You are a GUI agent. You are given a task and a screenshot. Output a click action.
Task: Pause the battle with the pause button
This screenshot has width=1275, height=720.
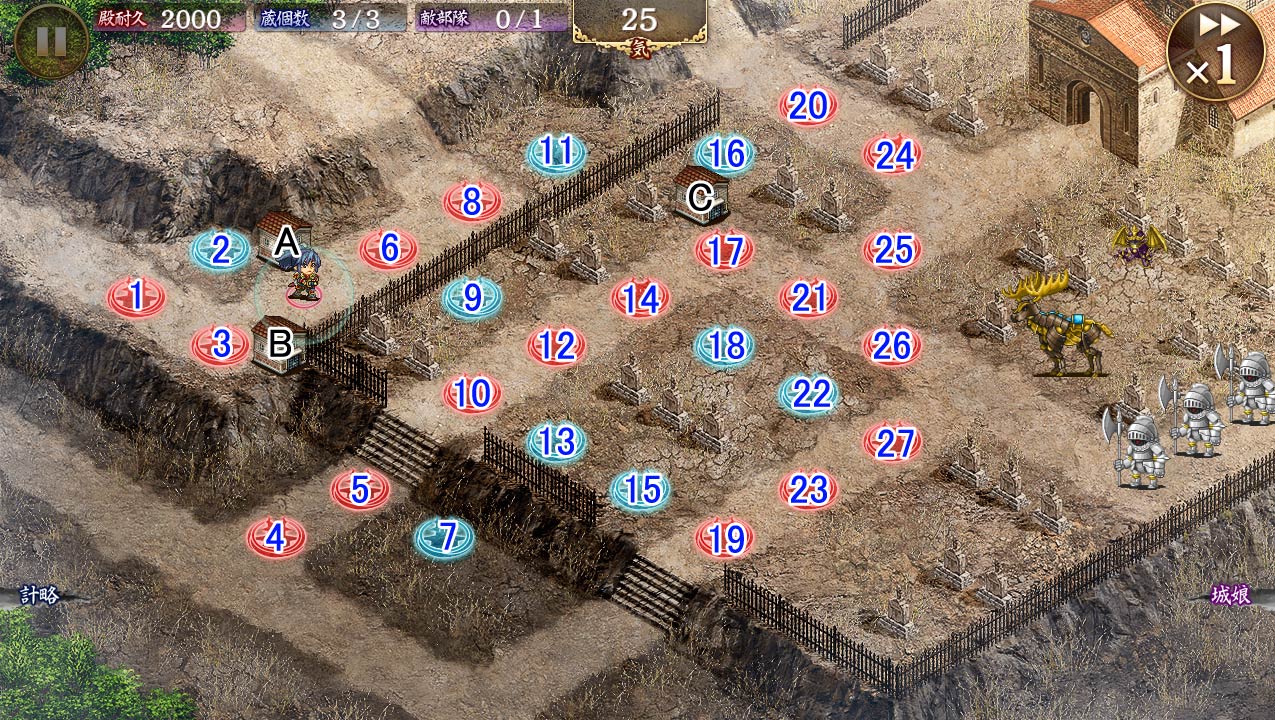click(x=51, y=41)
